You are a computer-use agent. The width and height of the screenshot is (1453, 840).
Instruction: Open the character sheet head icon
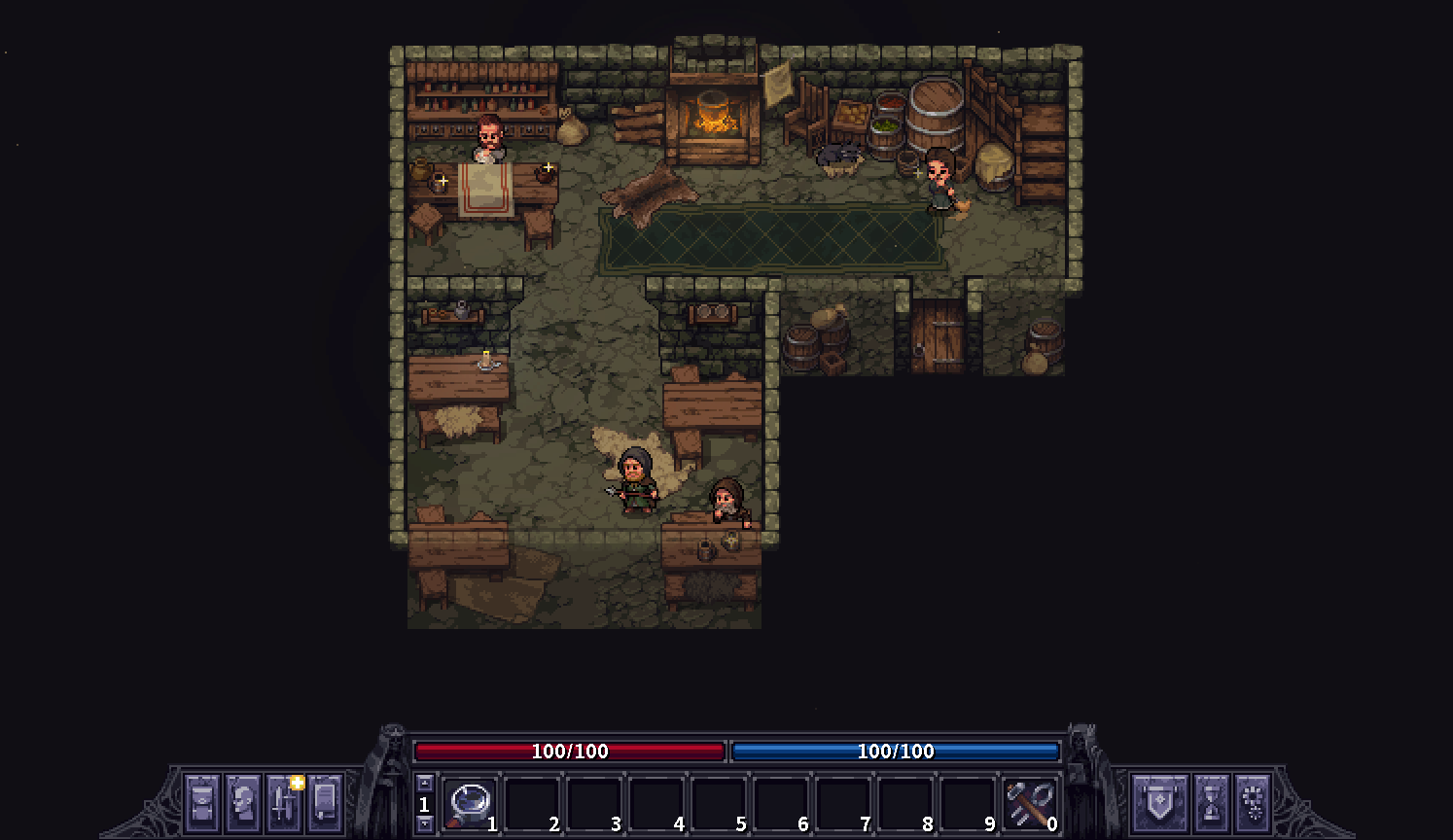(x=243, y=801)
